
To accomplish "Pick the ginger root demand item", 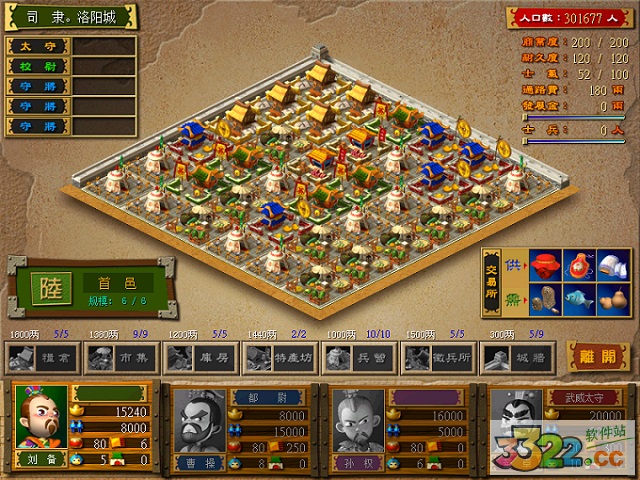I will coord(545,299).
